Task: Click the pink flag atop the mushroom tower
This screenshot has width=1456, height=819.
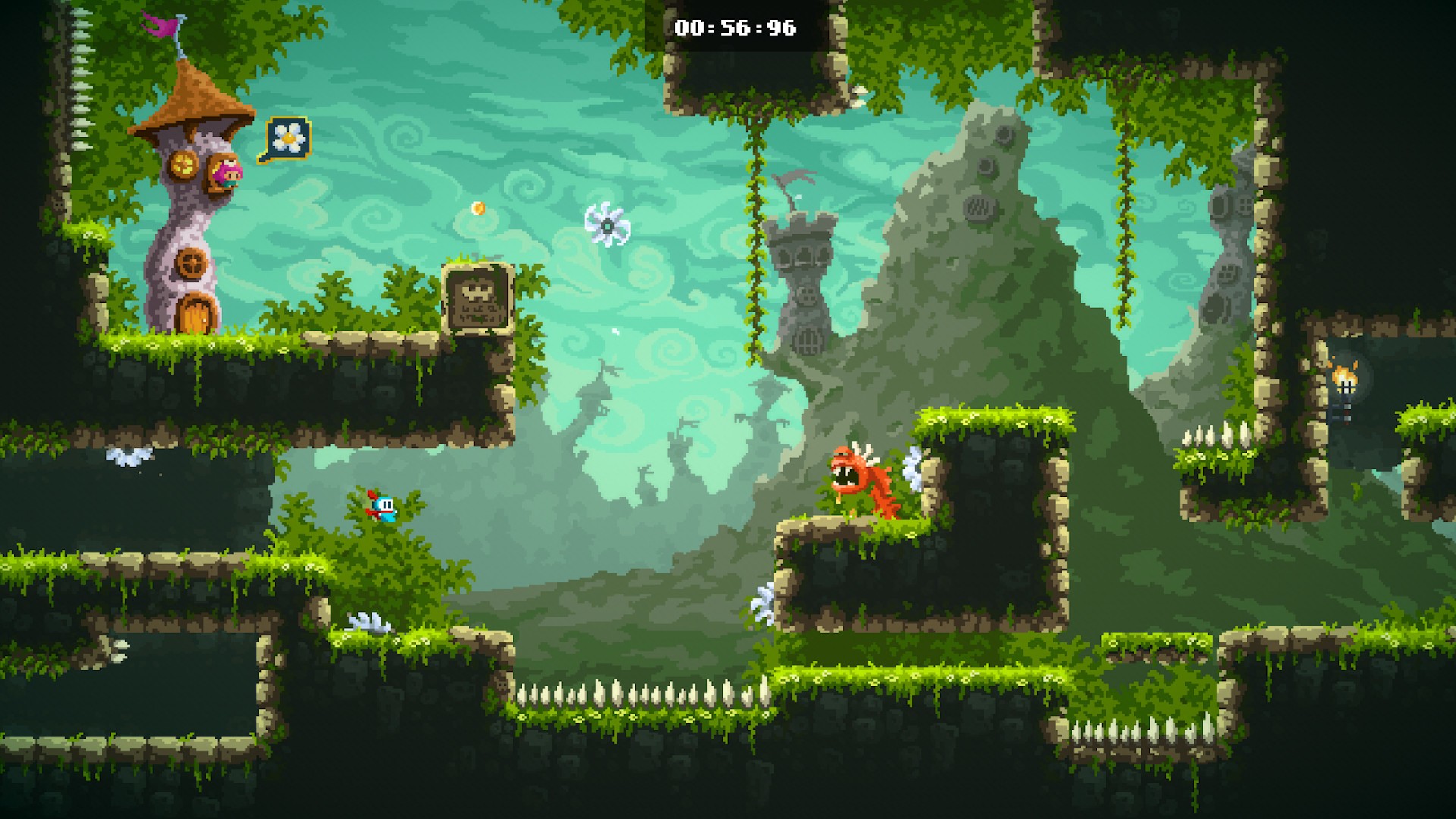Action: [x=162, y=23]
